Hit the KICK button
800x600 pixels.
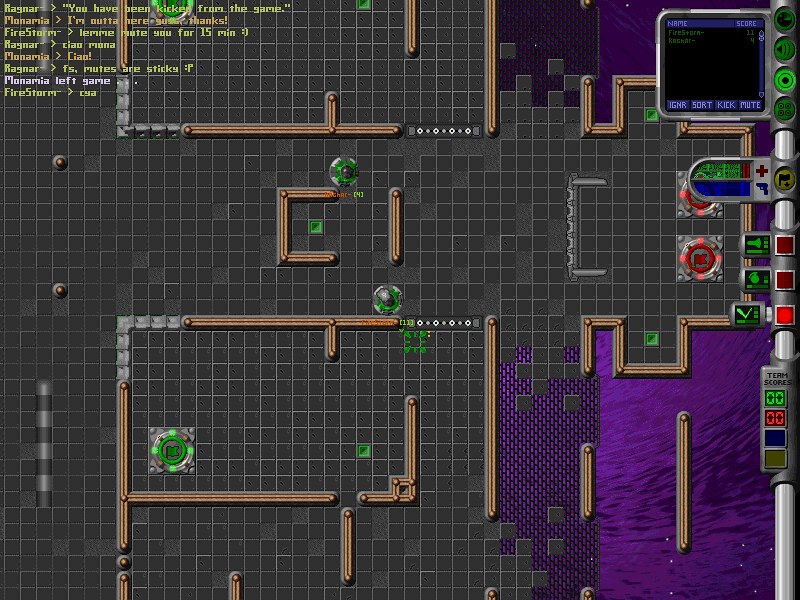[x=727, y=104]
